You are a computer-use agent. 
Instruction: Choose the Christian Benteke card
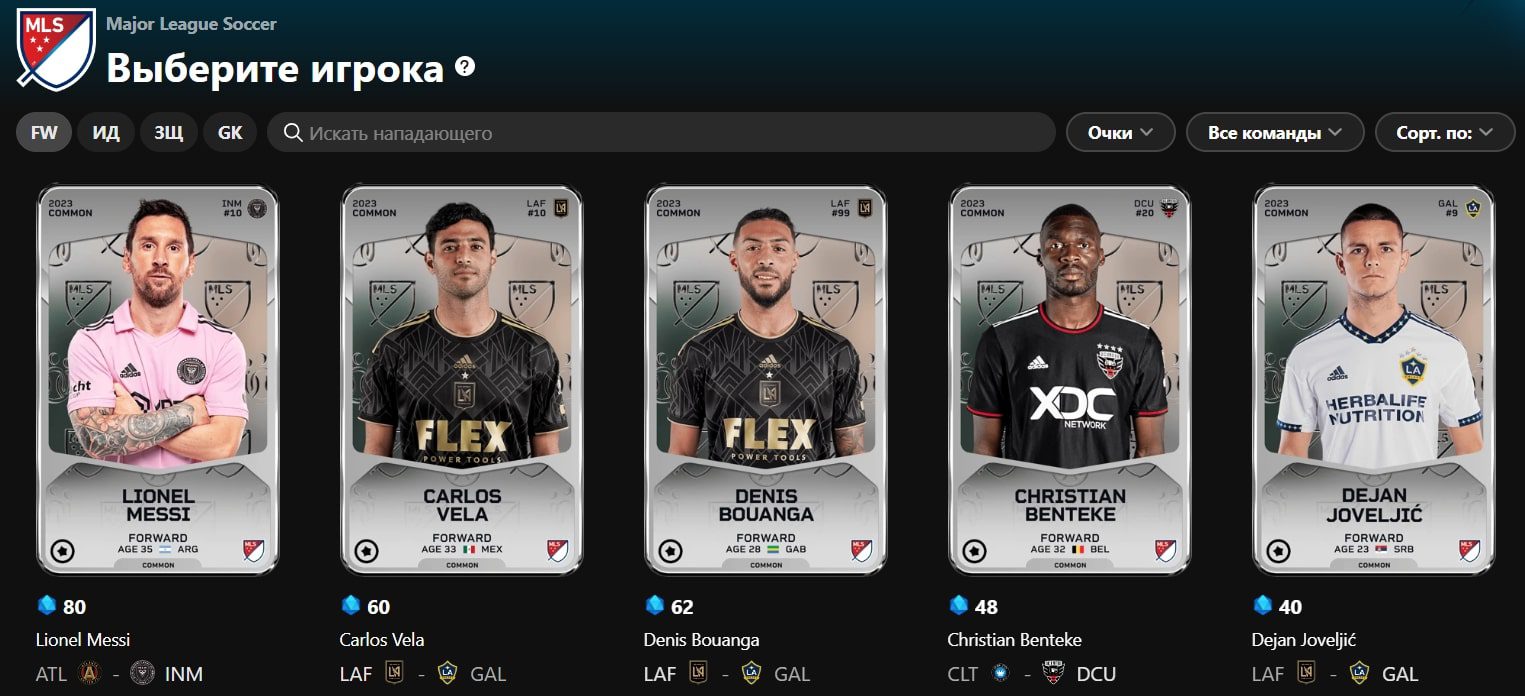click(x=1070, y=380)
